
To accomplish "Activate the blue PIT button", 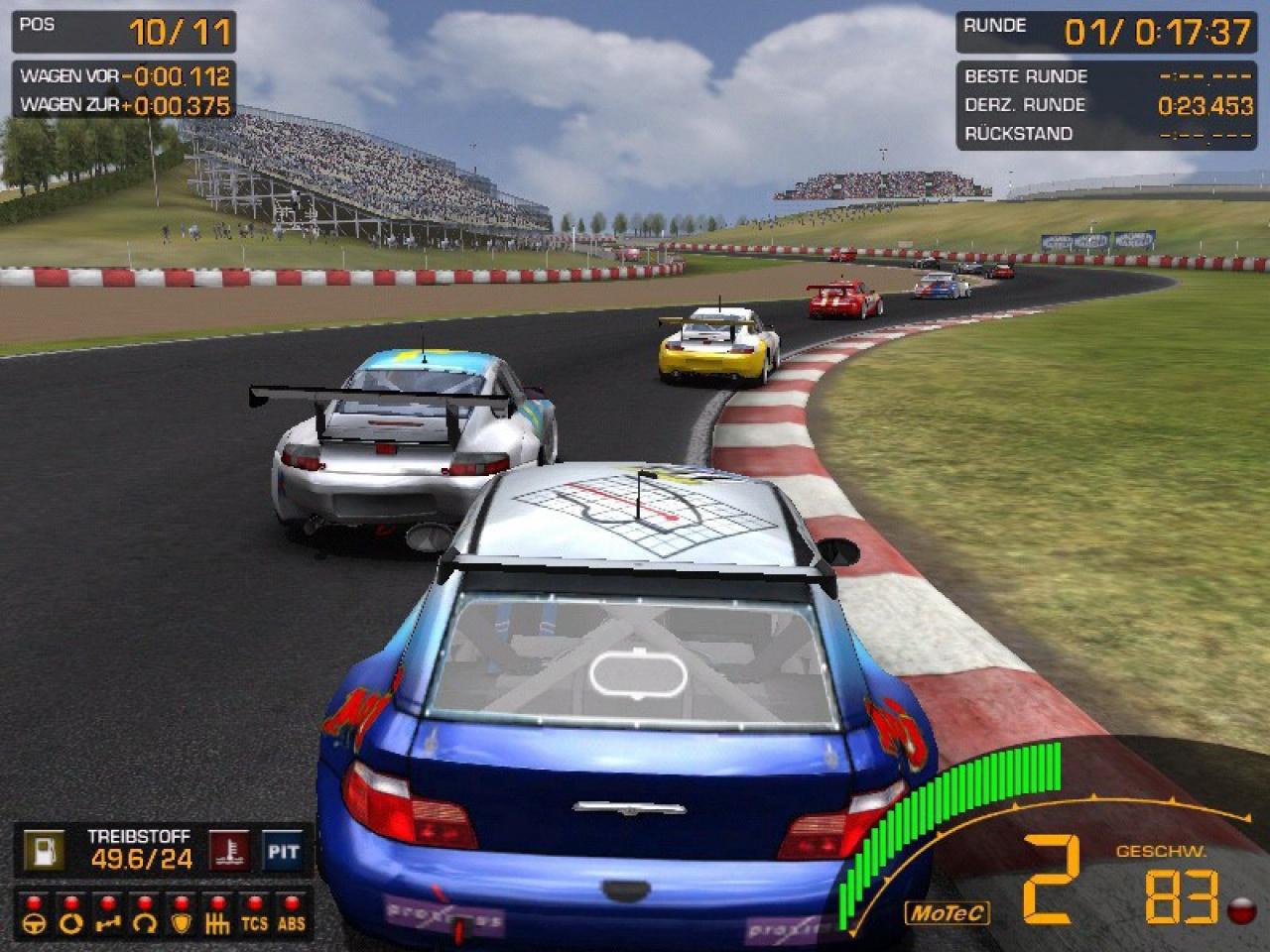I will [283, 851].
